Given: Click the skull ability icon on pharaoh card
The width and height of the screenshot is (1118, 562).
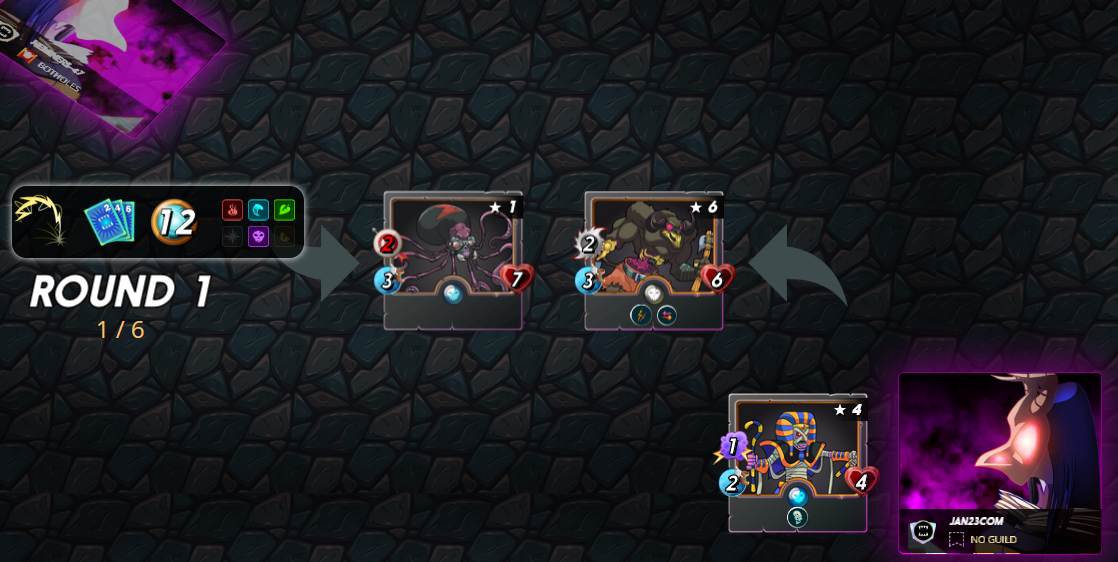Looking at the screenshot, I should pyautogui.click(x=797, y=517).
